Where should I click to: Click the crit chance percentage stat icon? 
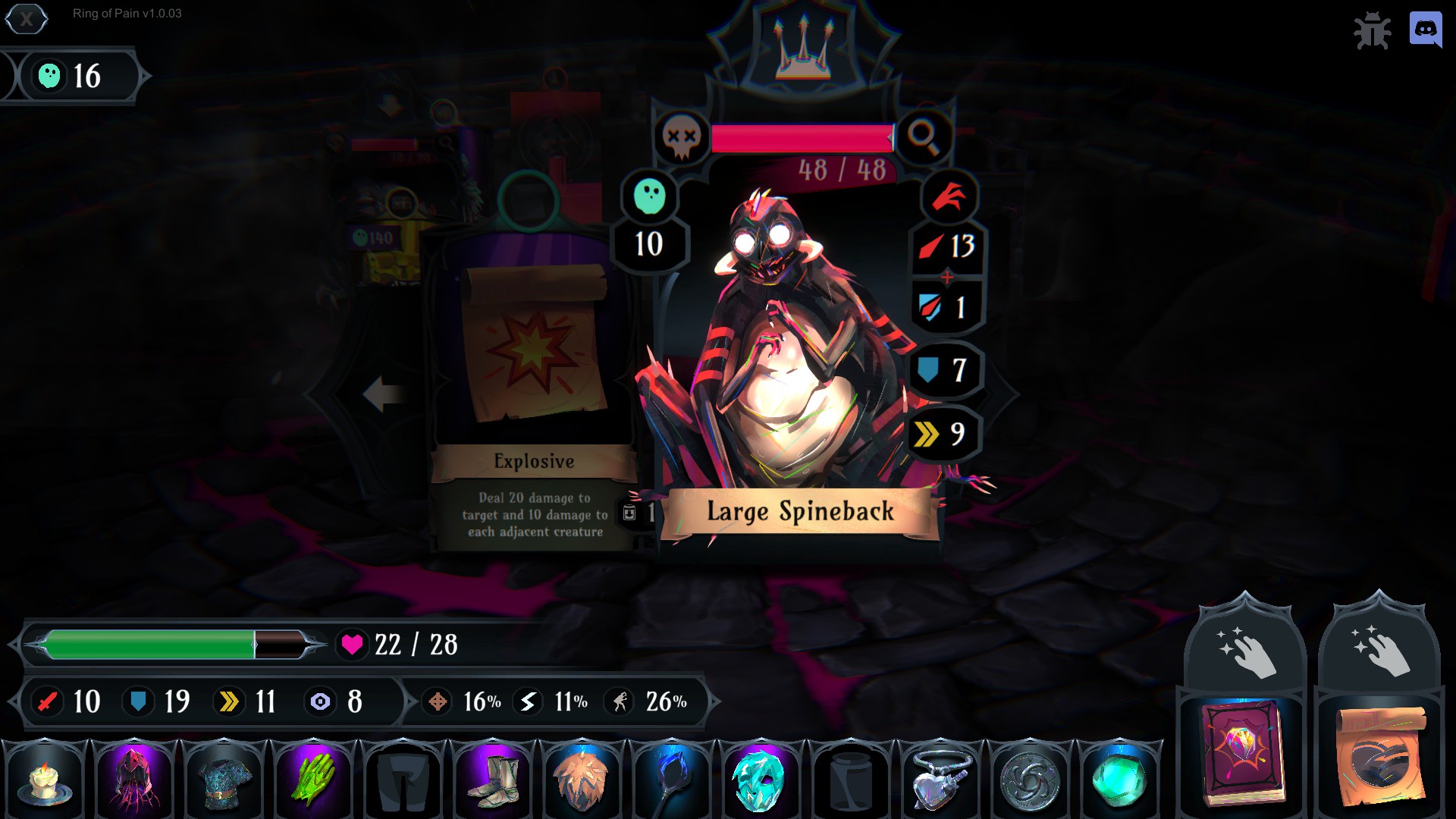[x=438, y=701]
